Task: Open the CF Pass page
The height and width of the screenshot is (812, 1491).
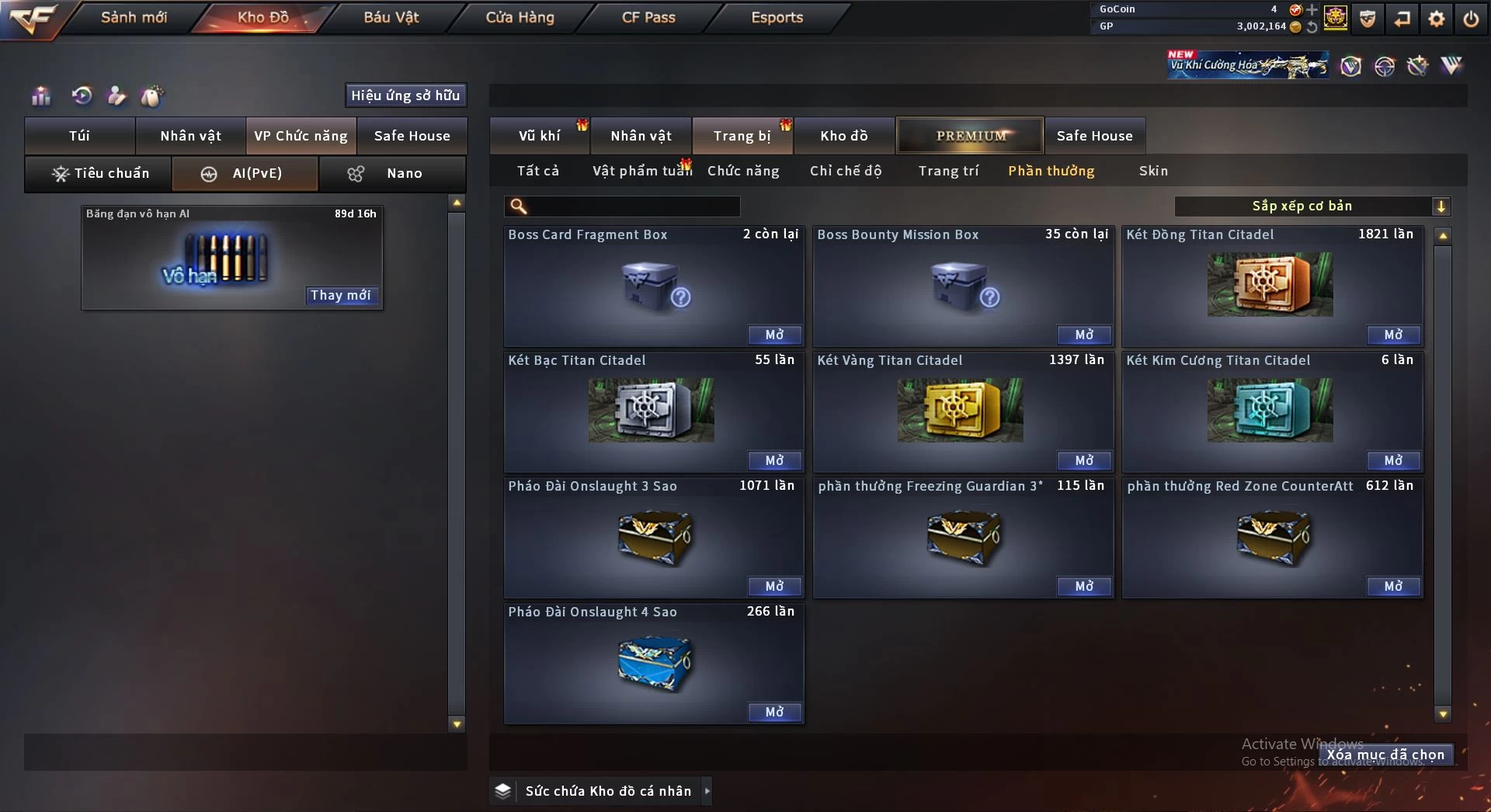Action: 648,17
